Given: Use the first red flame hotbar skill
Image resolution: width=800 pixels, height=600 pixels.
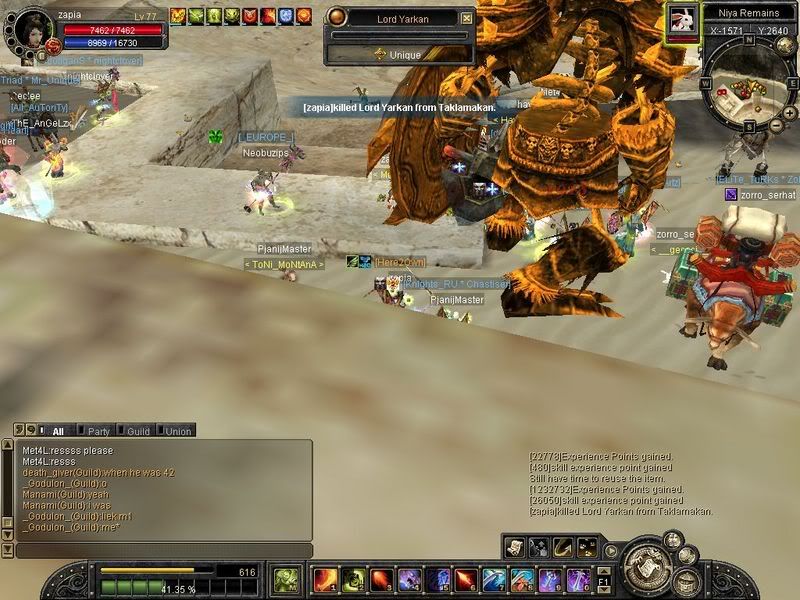Looking at the screenshot, I should pyautogui.click(x=325, y=579).
